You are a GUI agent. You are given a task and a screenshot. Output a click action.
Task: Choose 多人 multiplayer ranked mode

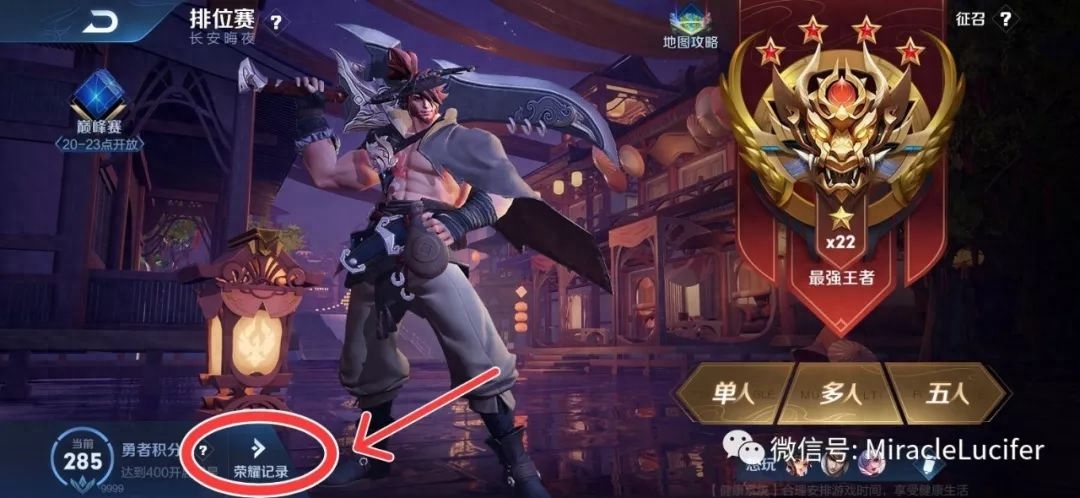[x=839, y=394]
